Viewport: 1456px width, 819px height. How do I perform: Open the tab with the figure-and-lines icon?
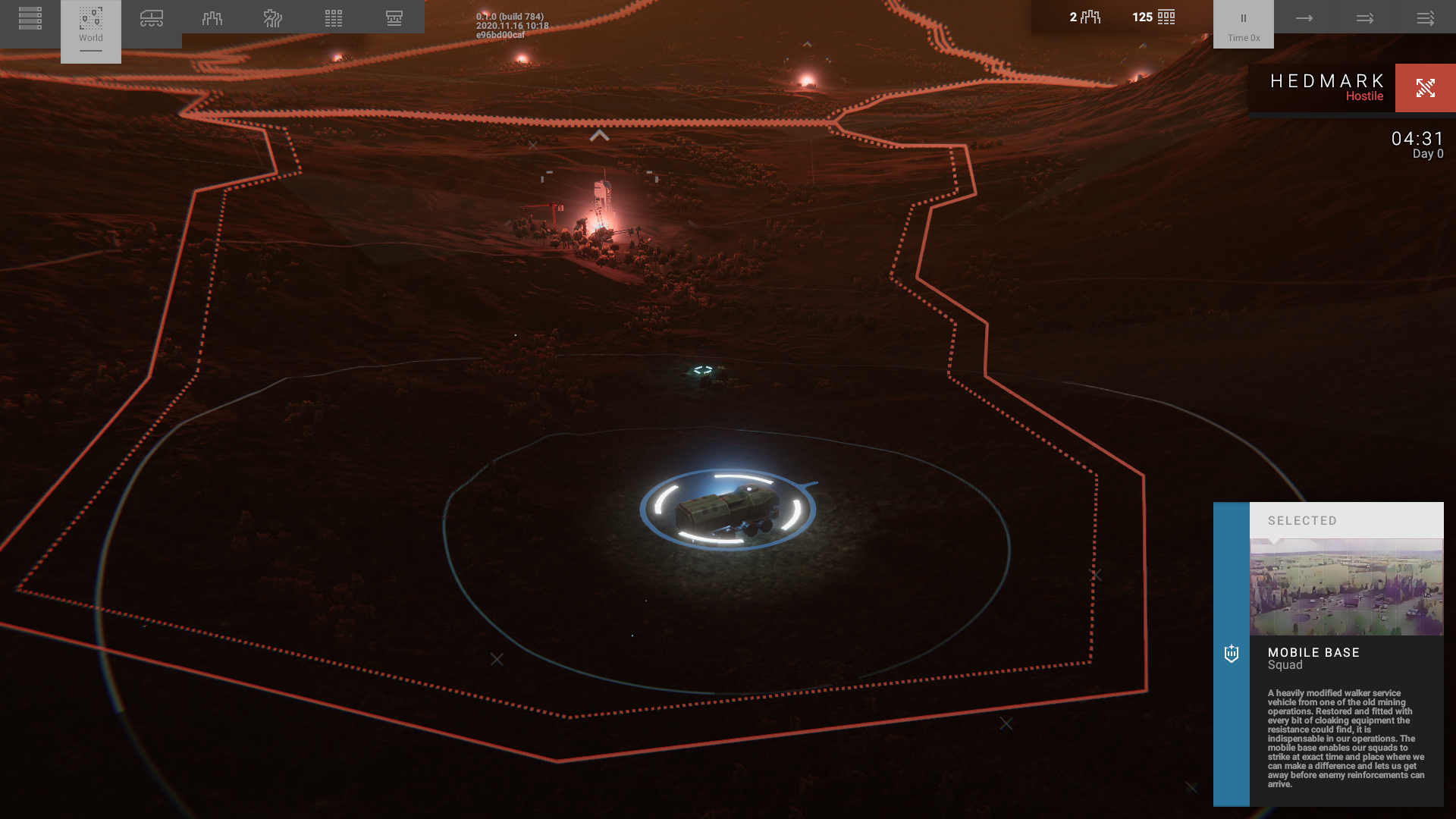pos(273,18)
